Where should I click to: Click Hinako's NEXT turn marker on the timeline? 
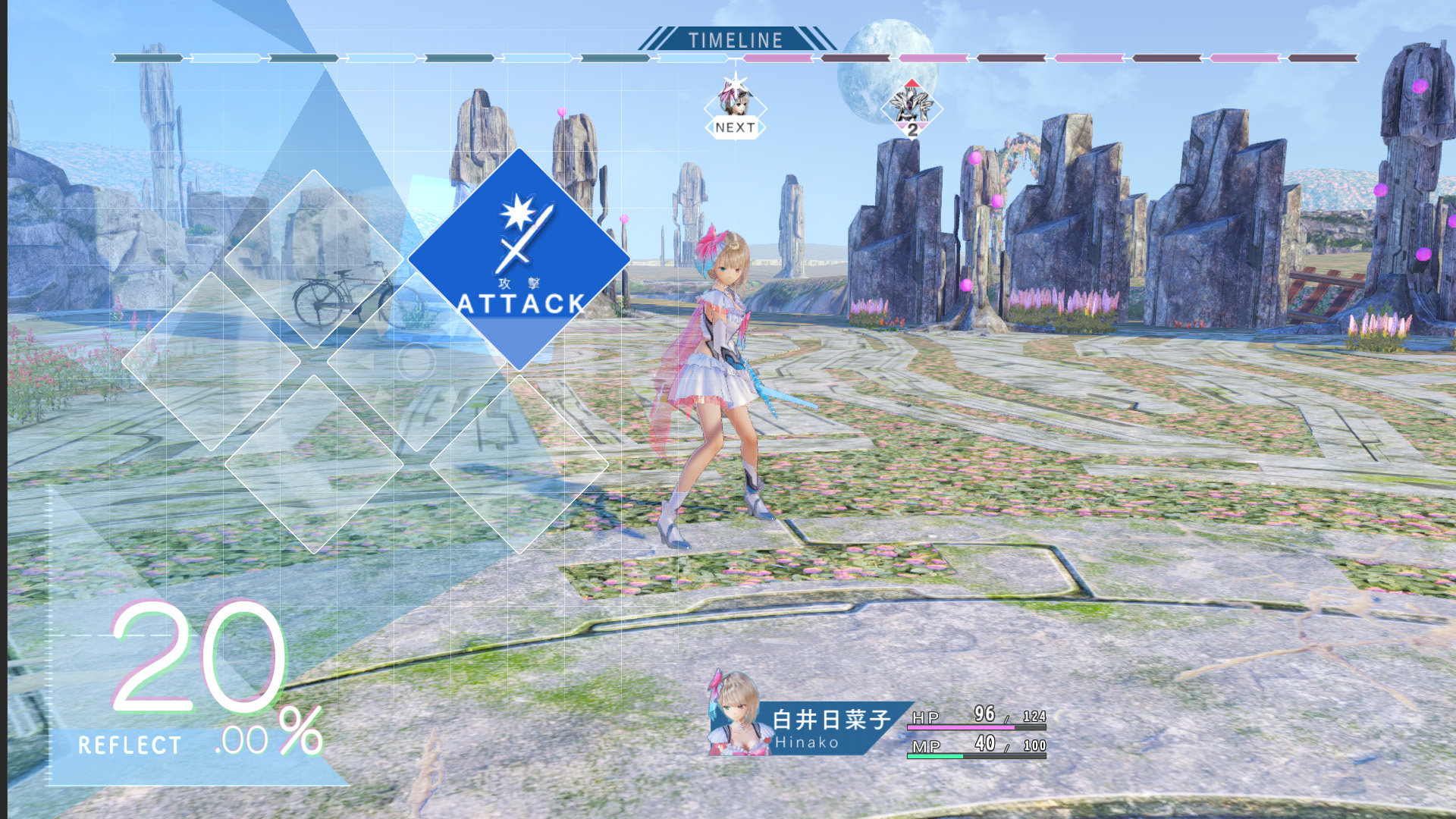point(735,108)
